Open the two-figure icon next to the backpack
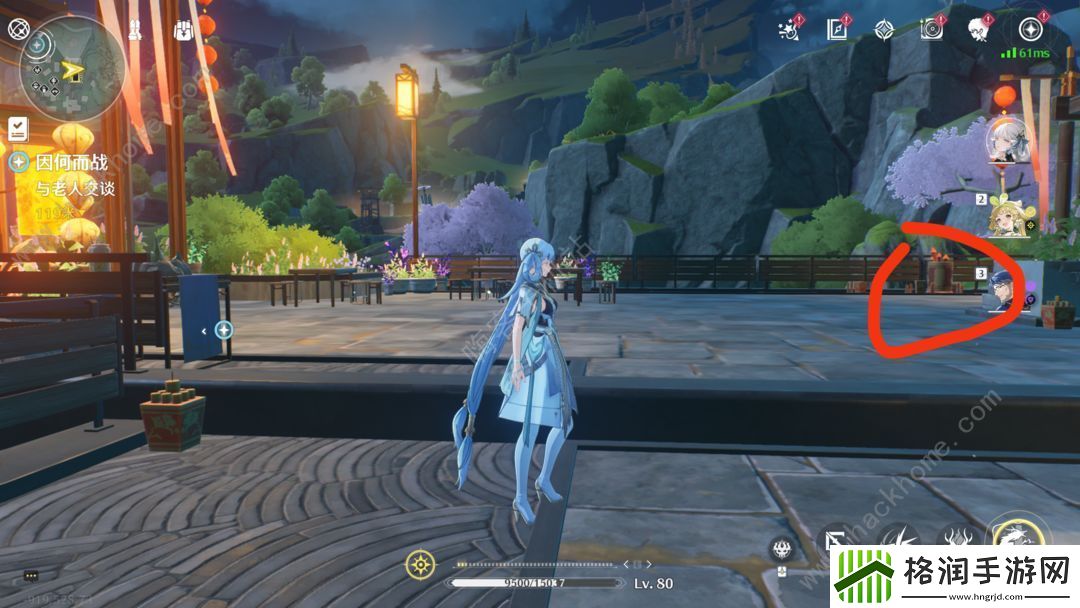Screen dimensions: 1080x608 click(x=131, y=28)
